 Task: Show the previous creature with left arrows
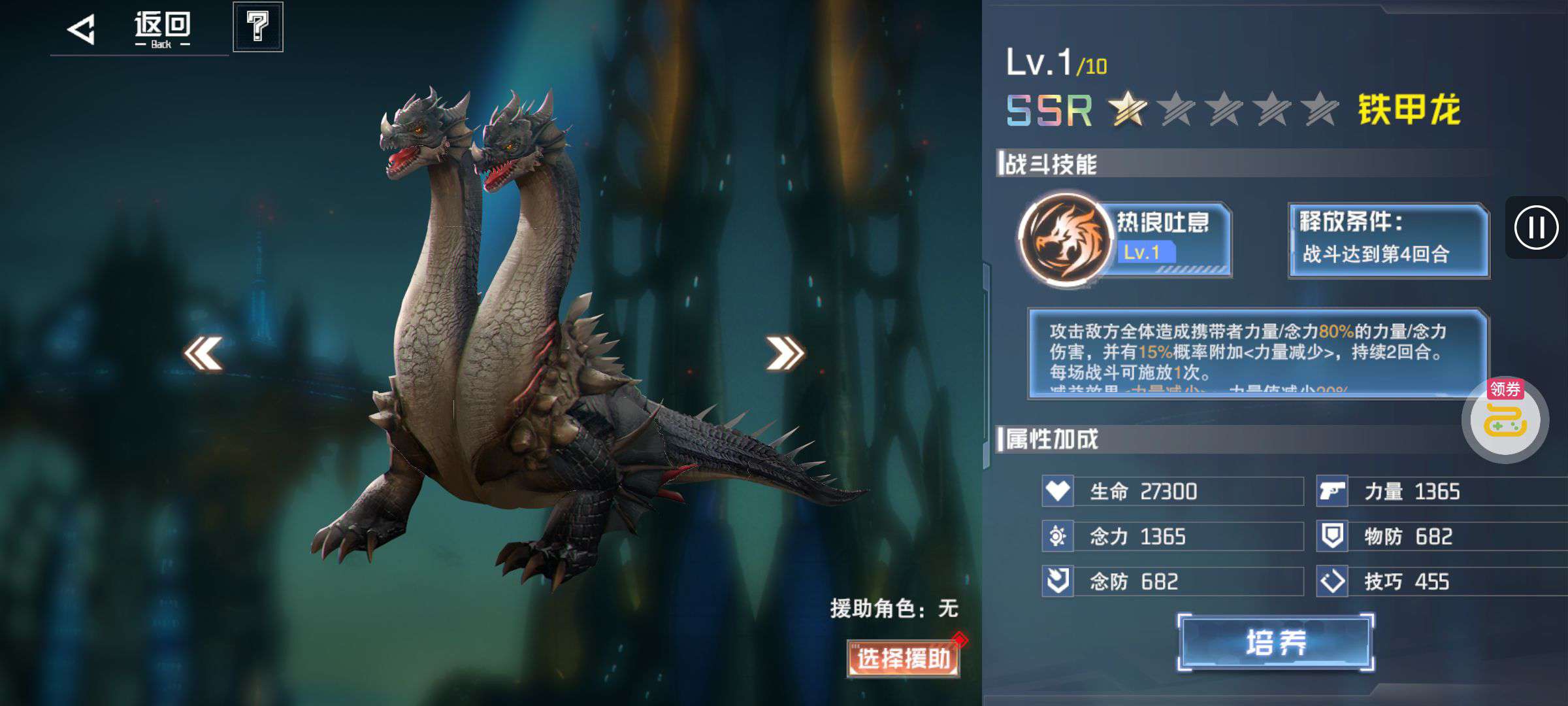(203, 354)
